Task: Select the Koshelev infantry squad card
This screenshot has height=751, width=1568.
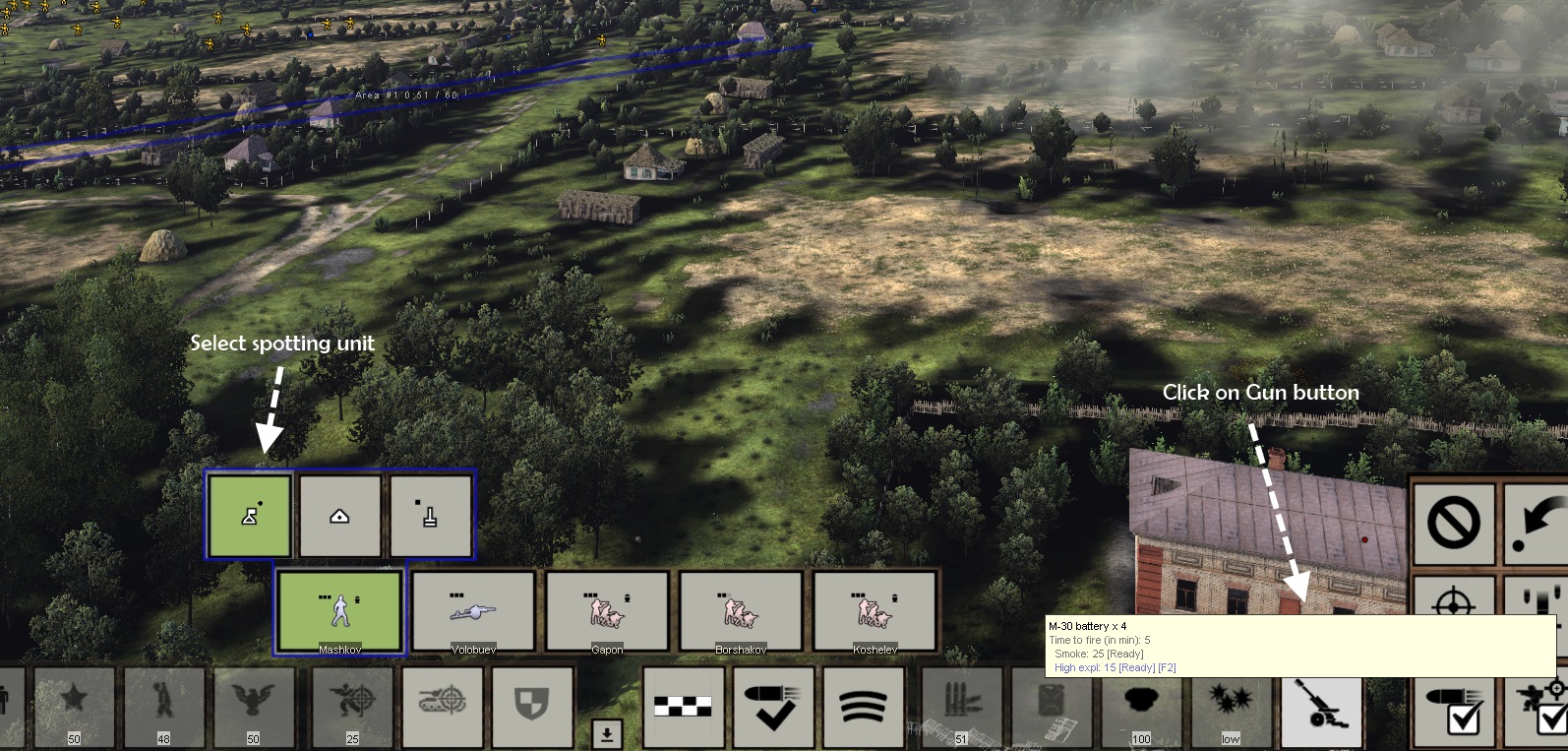Action: [x=874, y=611]
